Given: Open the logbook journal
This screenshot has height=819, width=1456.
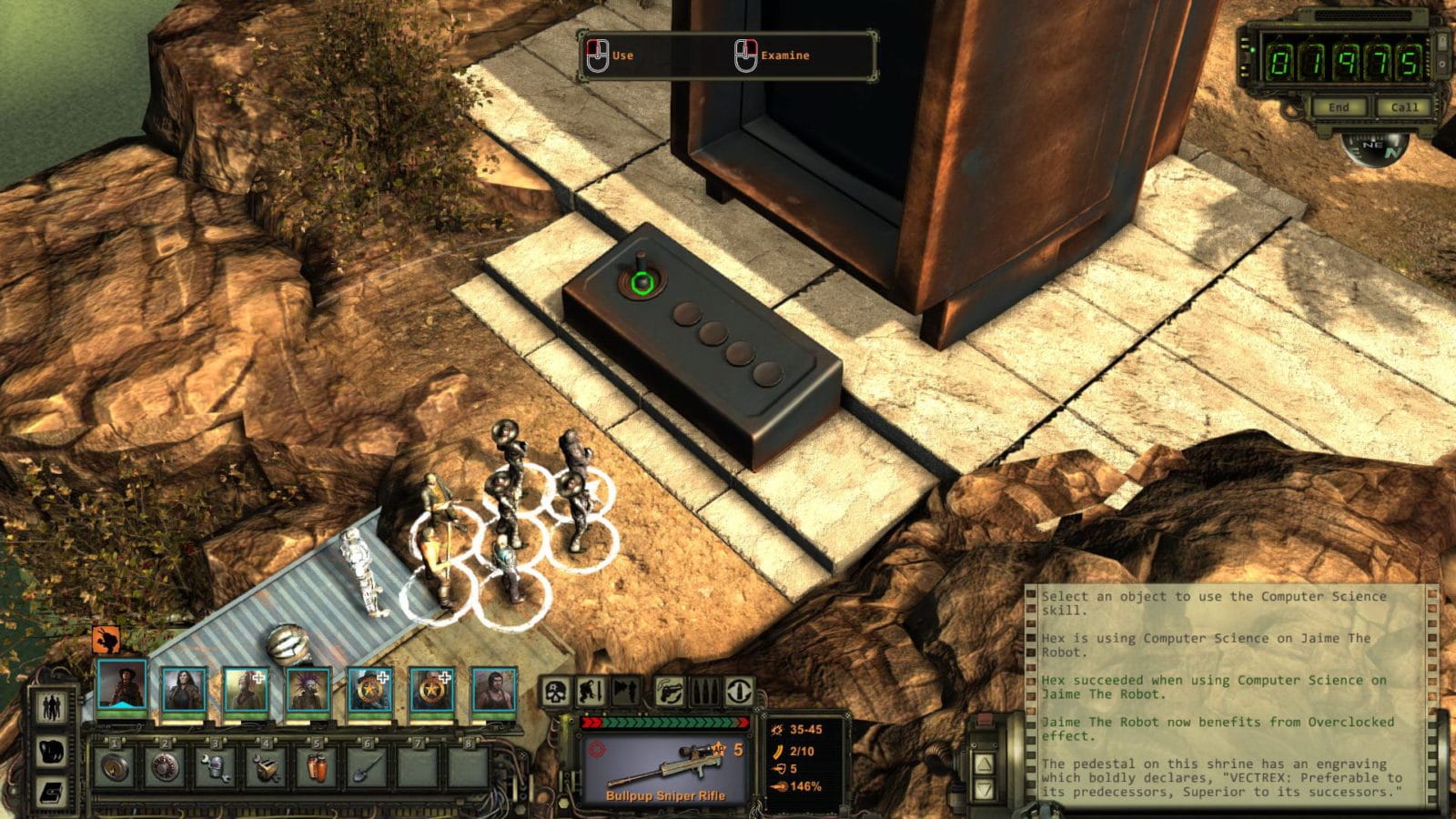Looking at the screenshot, I should click(52, 792).
